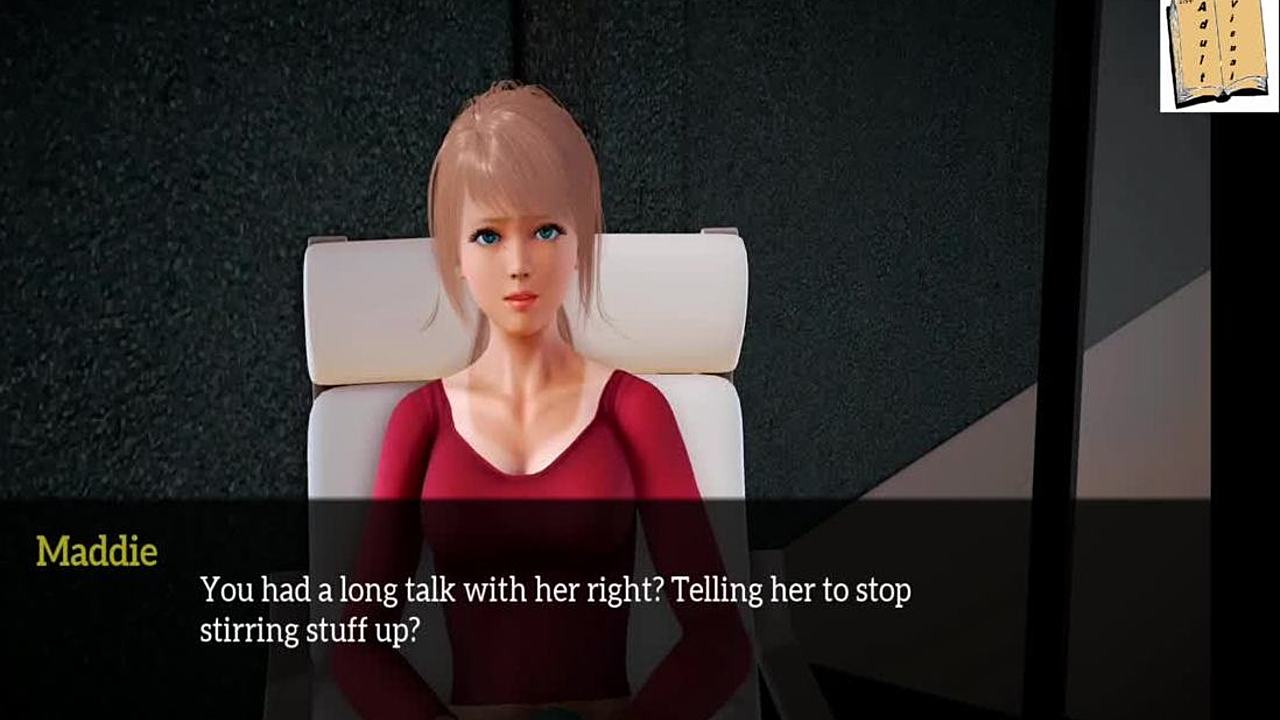The height and width of the screenshot is (720, 1280).
Task: Click the open book channel logo
Action: click(x=1218, y=54)
